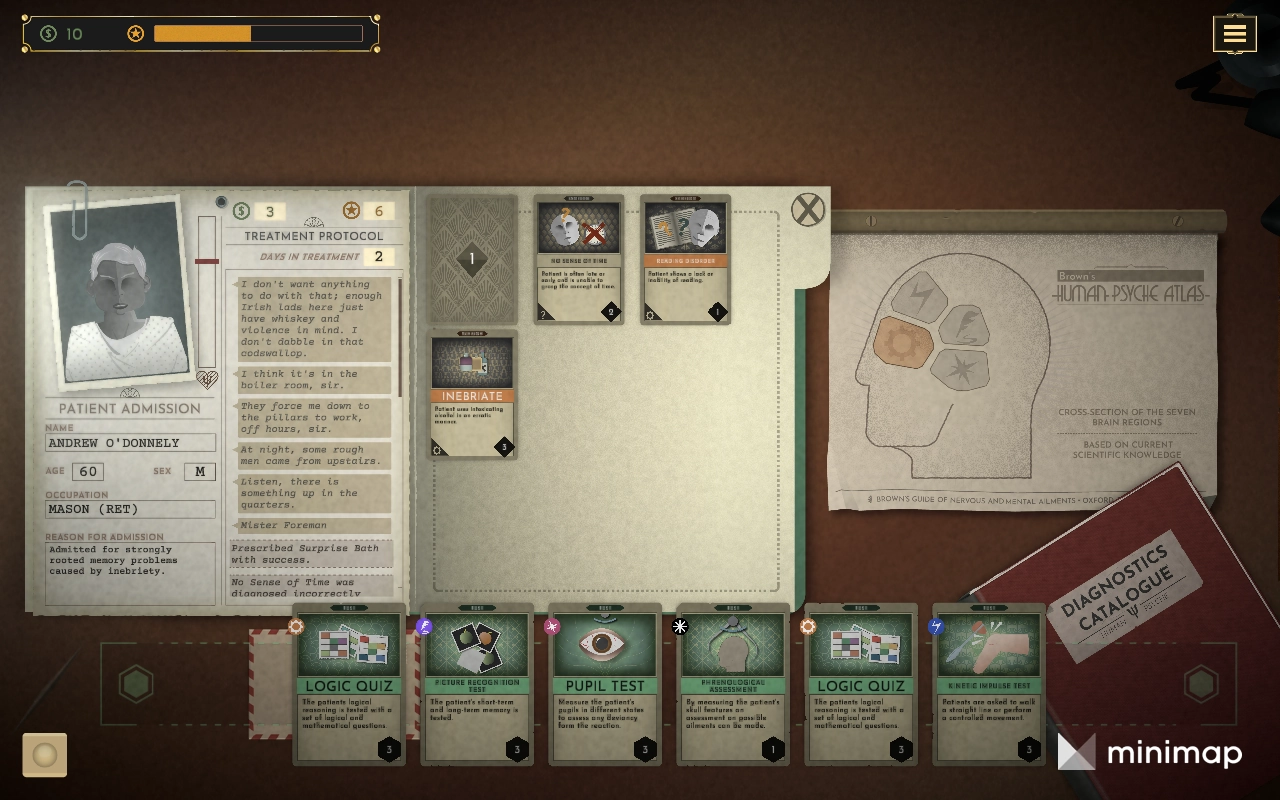Inspect the No Sense of Time card
This screenshot has height=800, width=1280.
tap(579, 259)
